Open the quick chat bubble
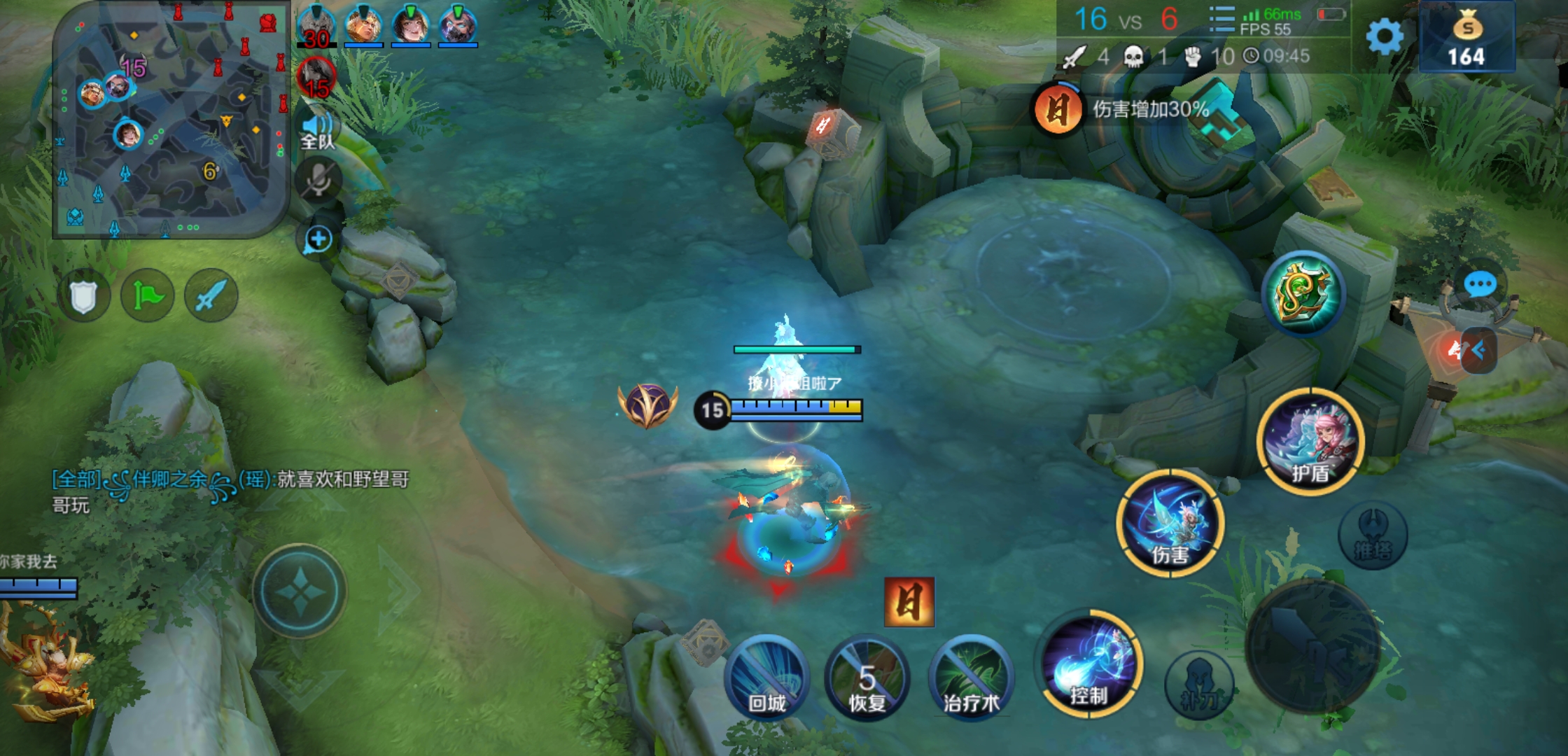This screenshot has width=1568, height=756. 1480,285
